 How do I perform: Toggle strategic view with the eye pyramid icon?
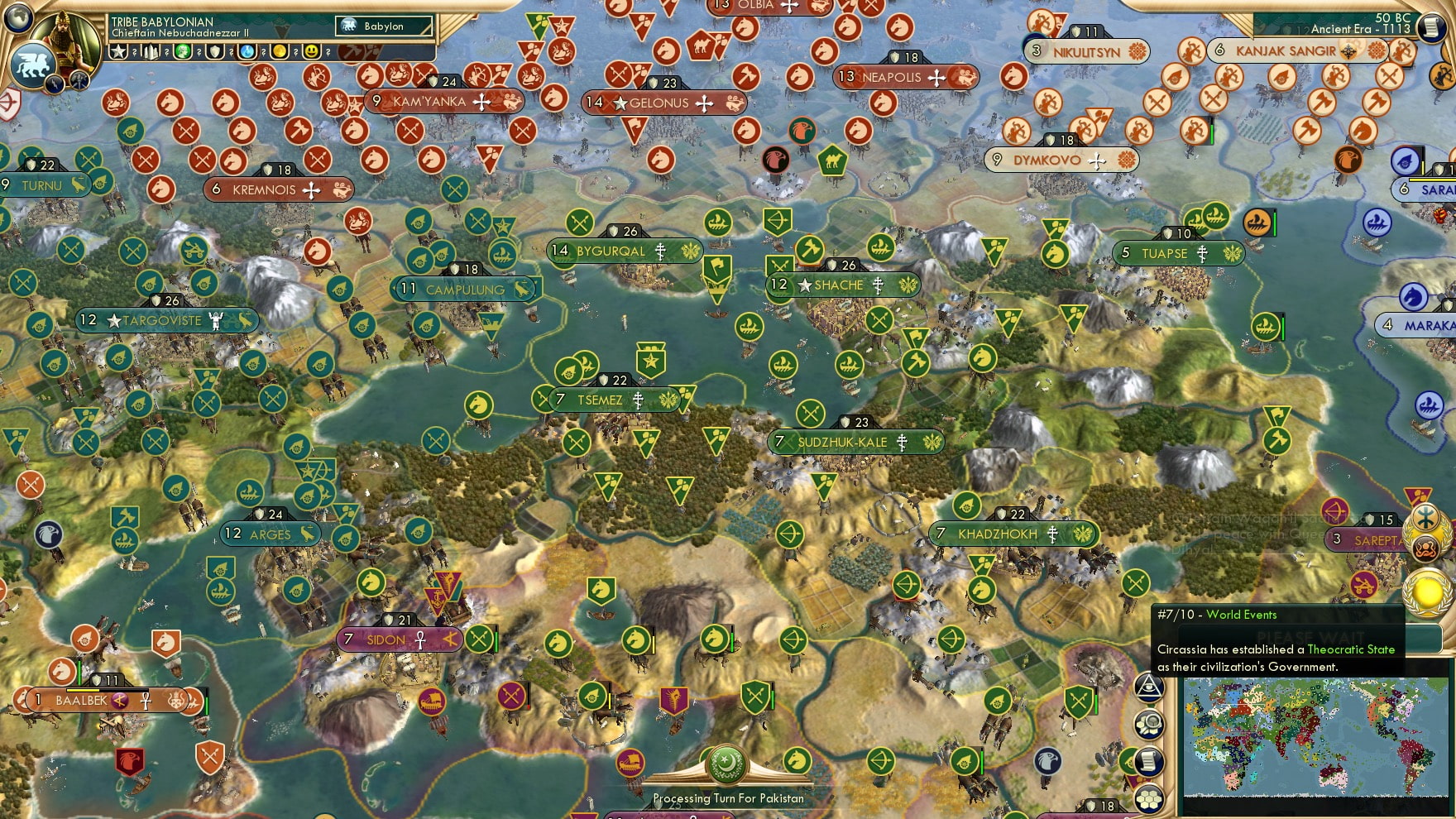point(1149,689)
